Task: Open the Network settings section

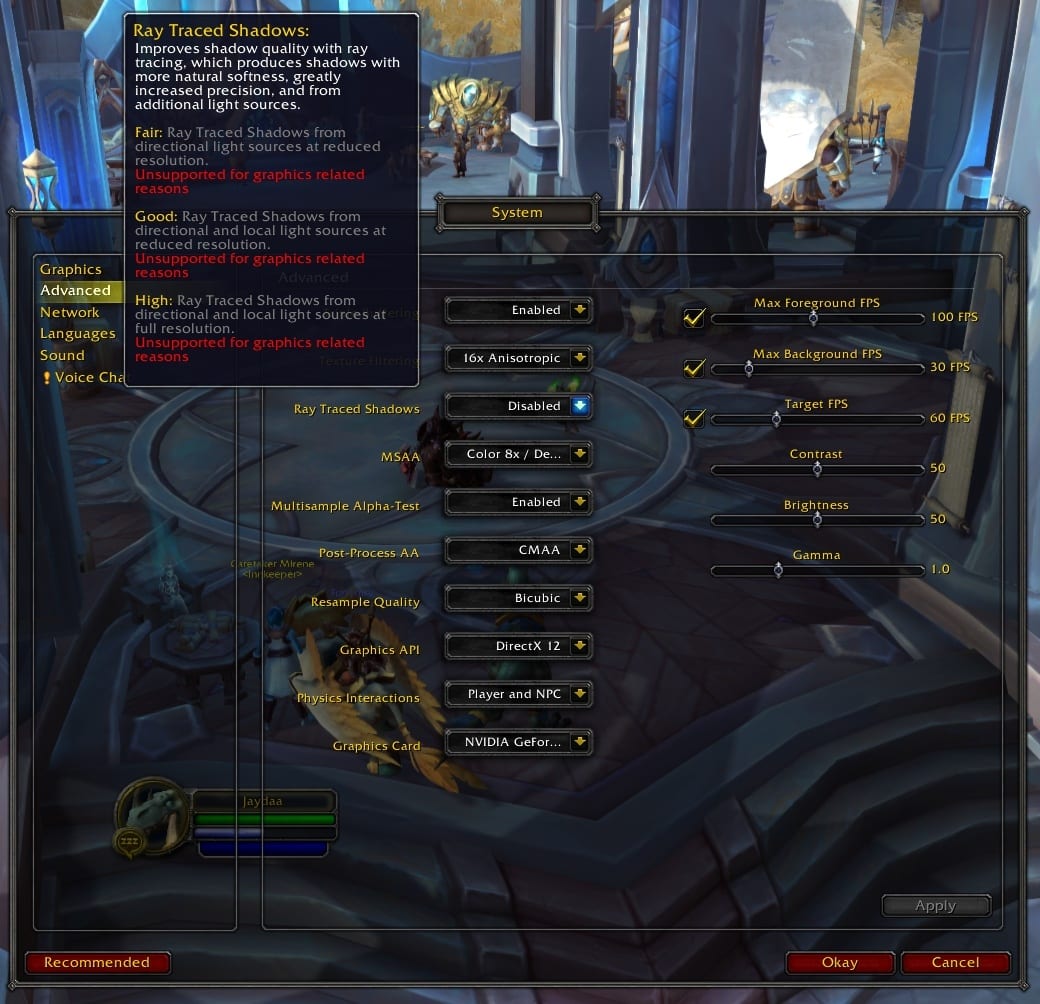Action: [x=70, y=312]
